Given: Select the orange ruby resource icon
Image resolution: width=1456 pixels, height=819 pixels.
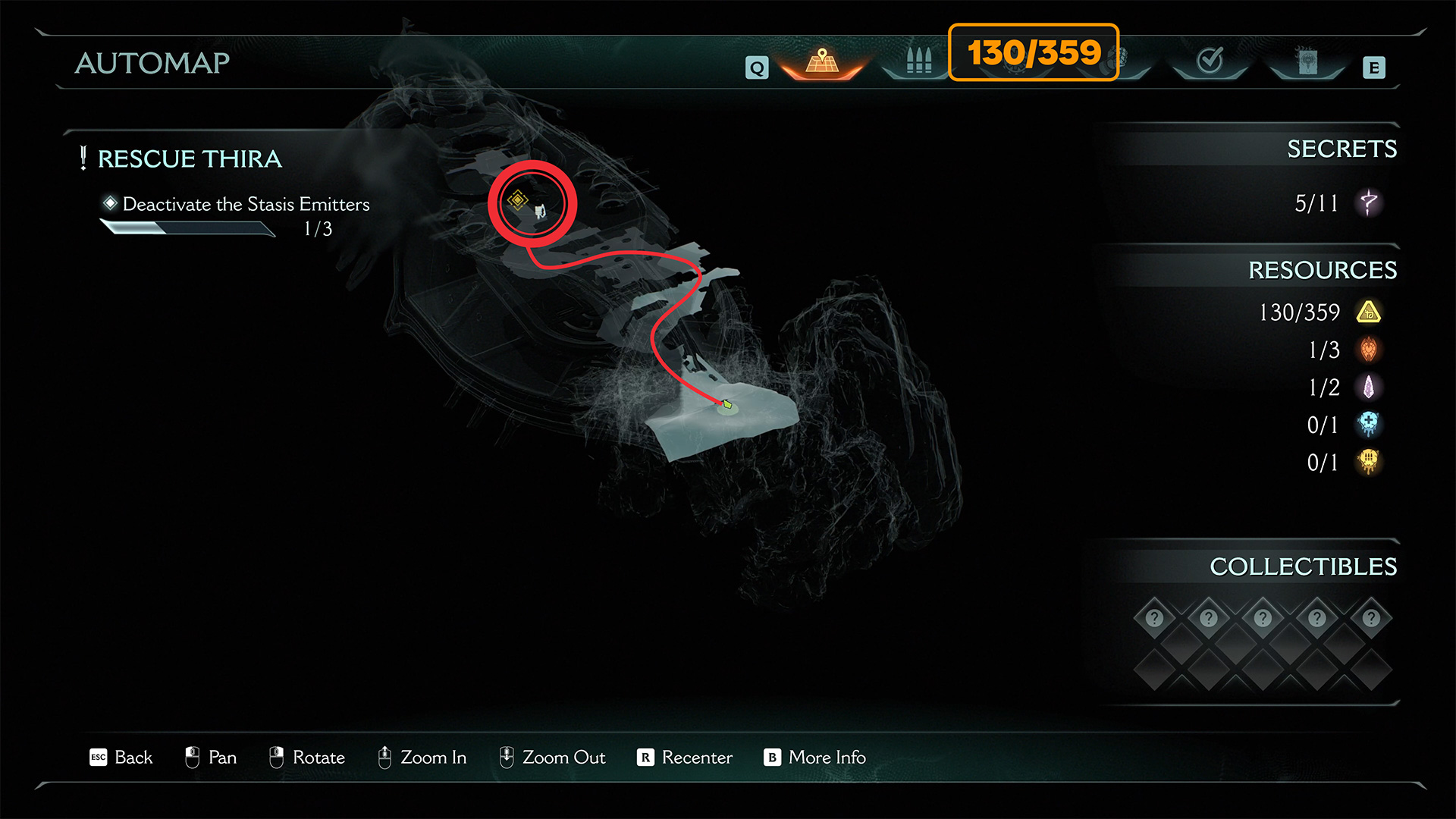Looking at the screenshot, I should (x=1369, y=350).
